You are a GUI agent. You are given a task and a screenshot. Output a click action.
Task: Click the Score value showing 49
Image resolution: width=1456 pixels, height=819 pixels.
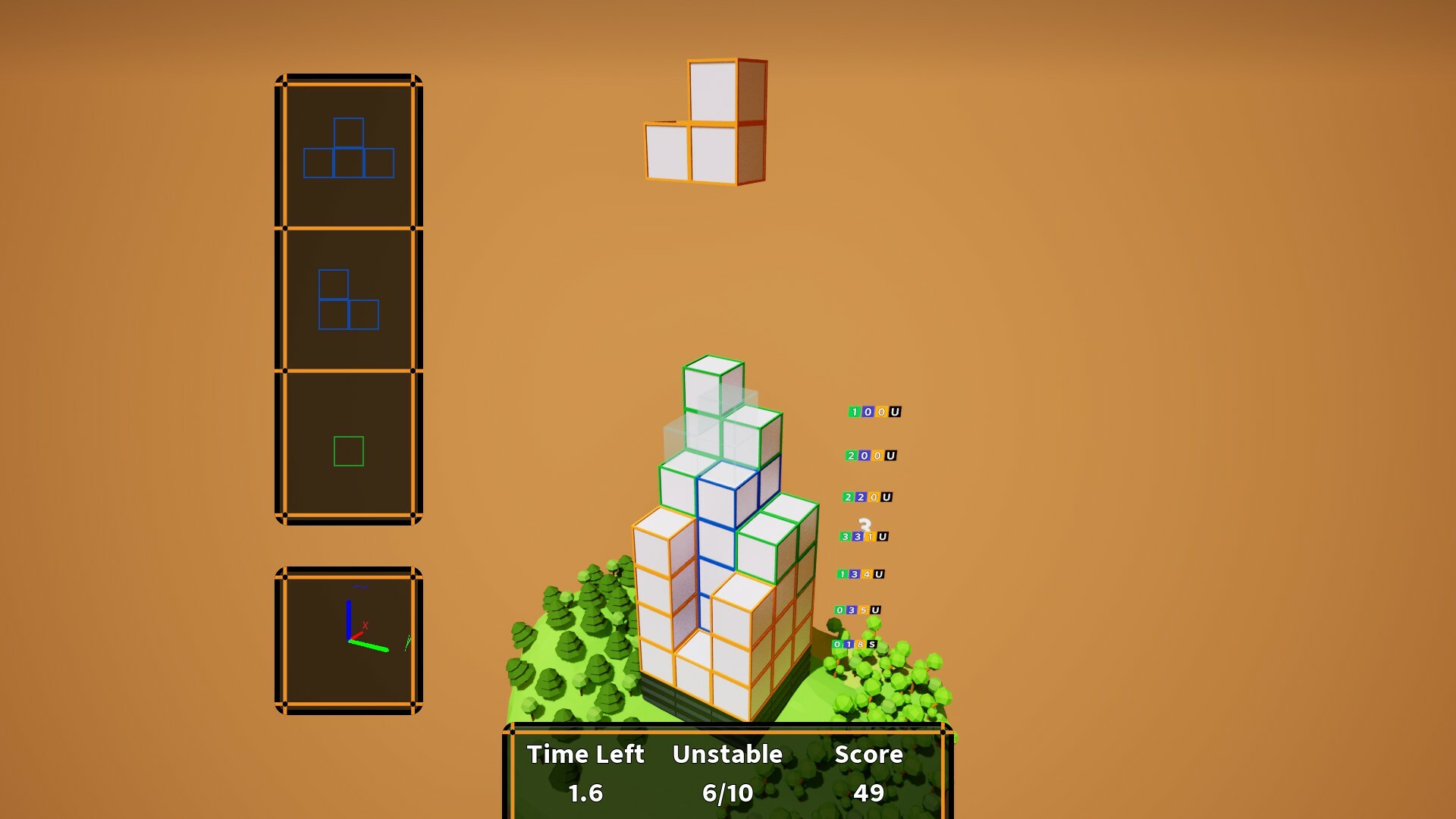(868, 793)
